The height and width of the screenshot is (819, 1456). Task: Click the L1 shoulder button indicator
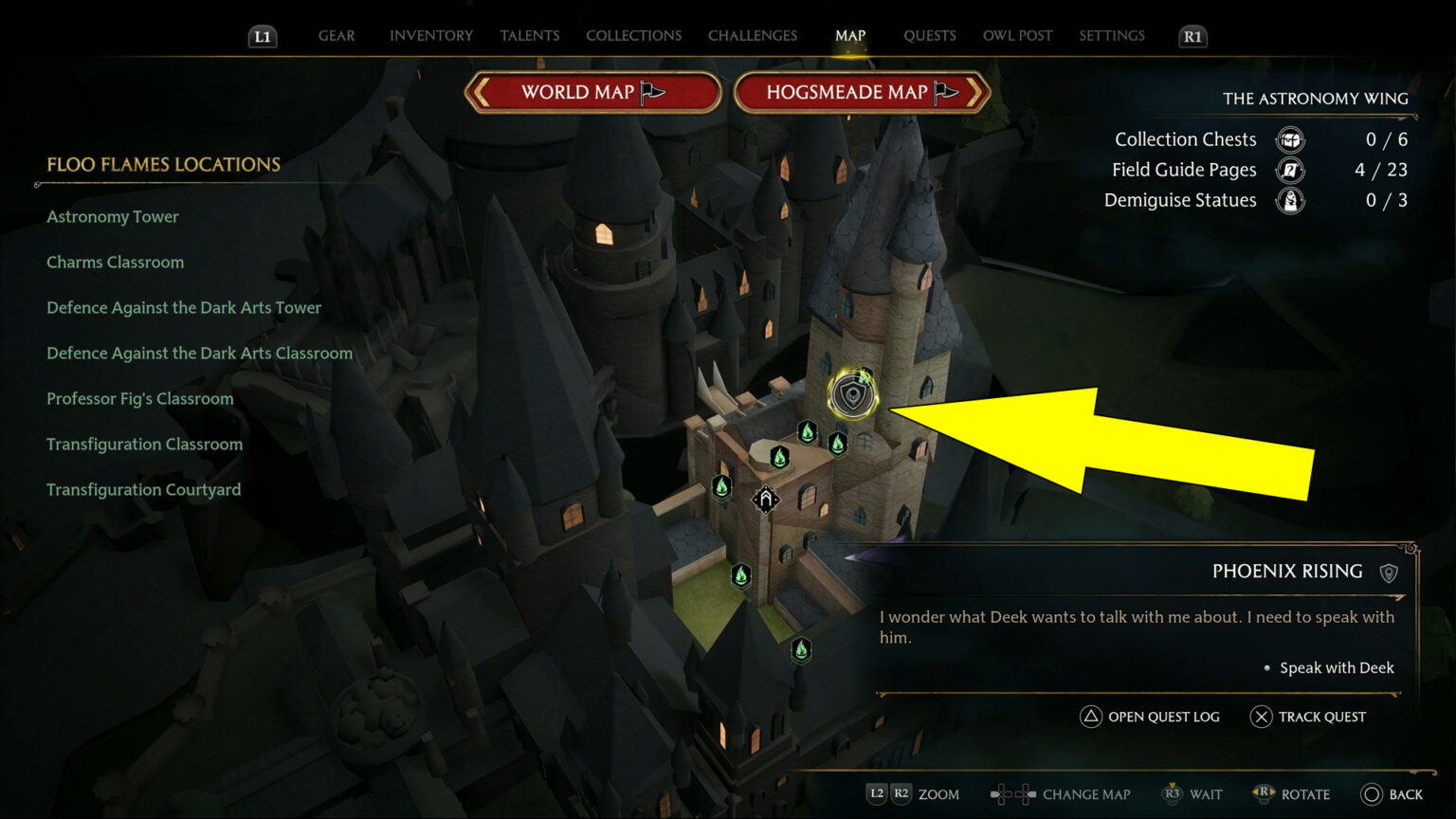[x=263, y=36]
